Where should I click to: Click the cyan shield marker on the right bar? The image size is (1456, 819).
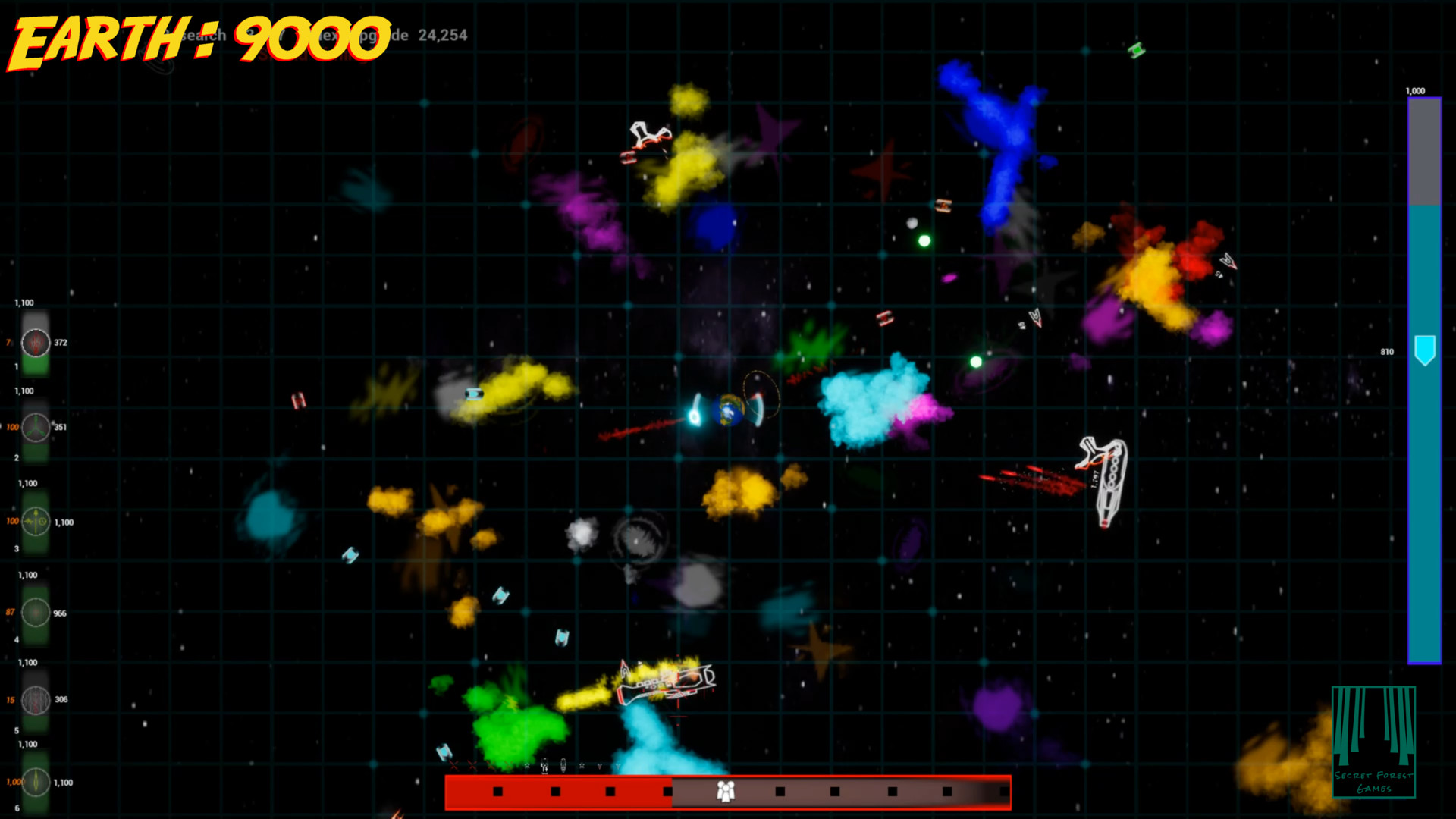(1424, 351)
